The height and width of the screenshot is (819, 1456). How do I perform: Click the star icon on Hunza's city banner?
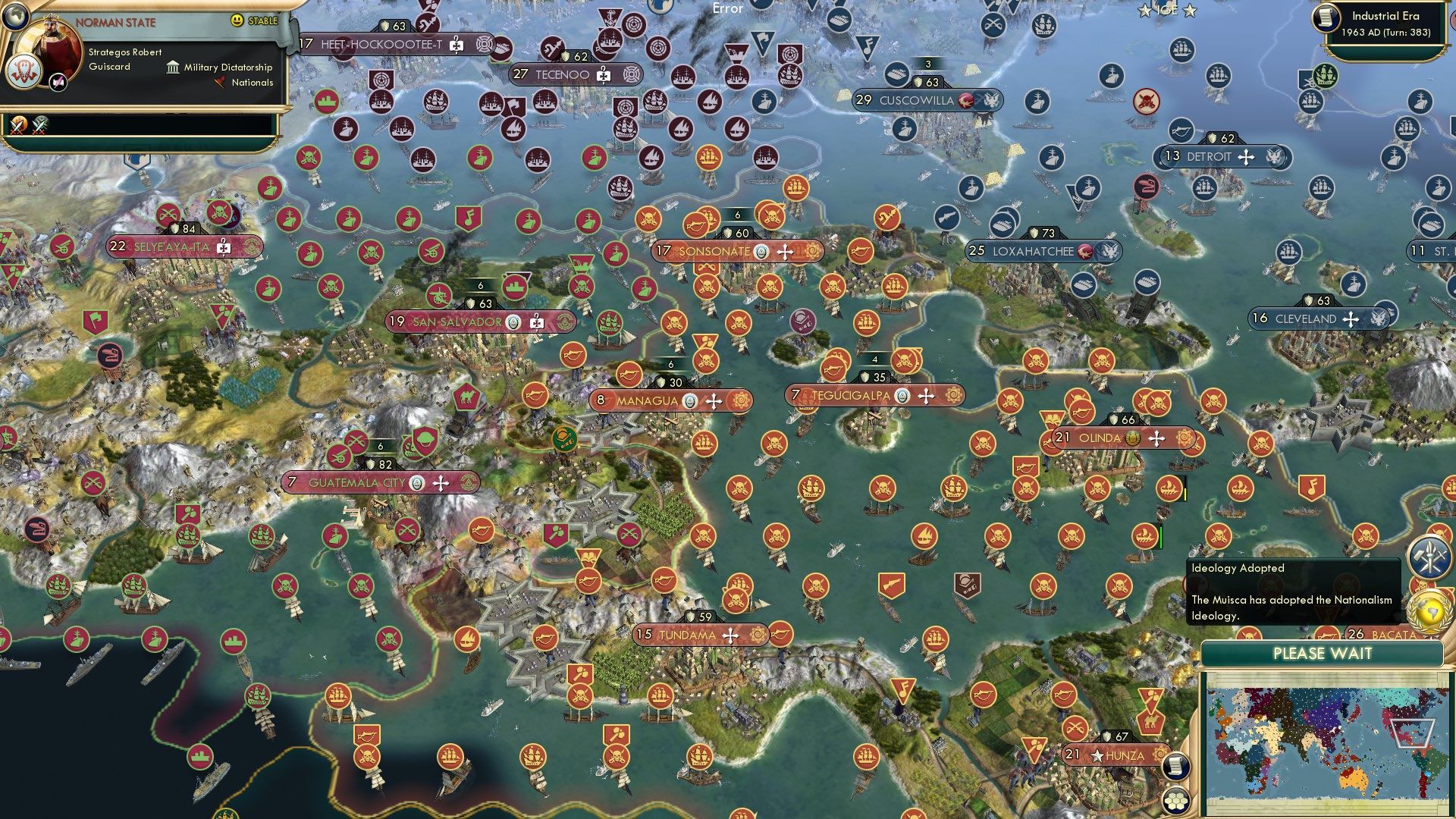tap(1097, 755)
